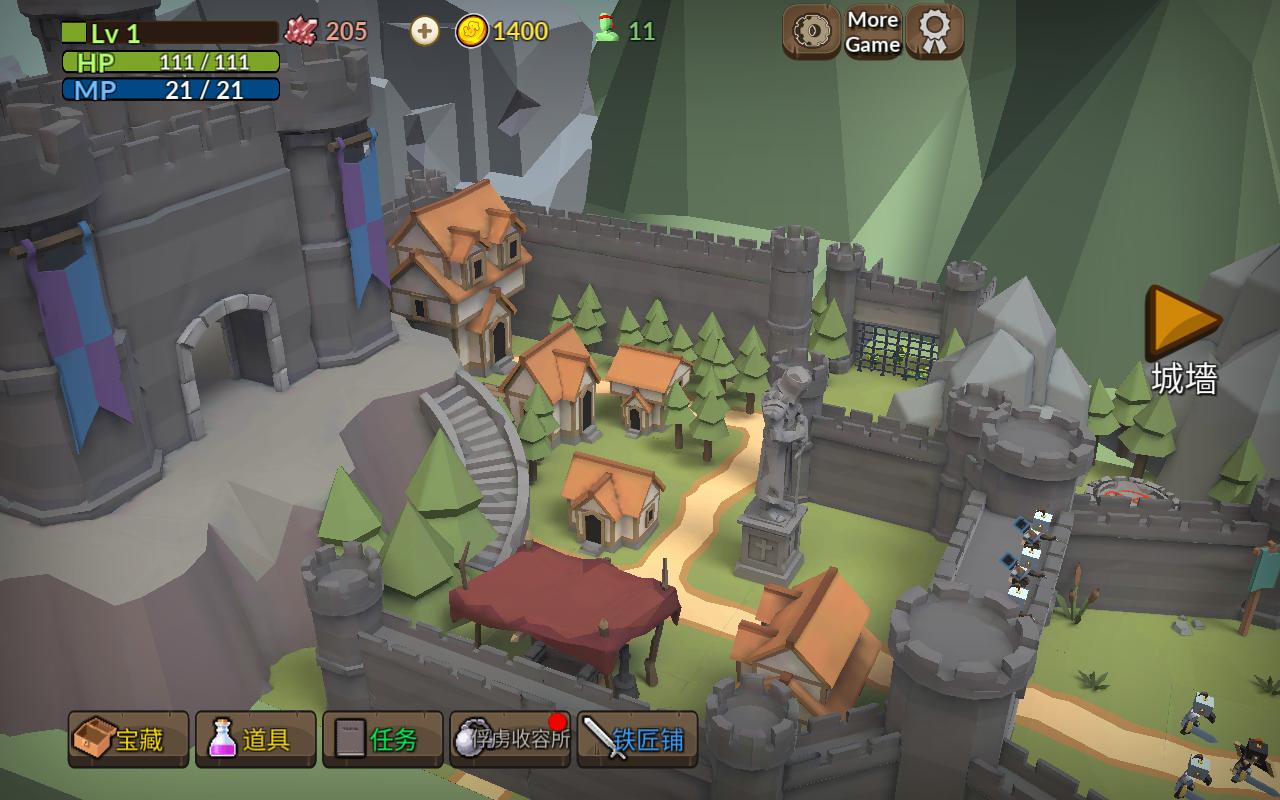Show the 任务 quest book
Image resolution: width=1280 pixels, height=800 pixels.
(382, 740)
